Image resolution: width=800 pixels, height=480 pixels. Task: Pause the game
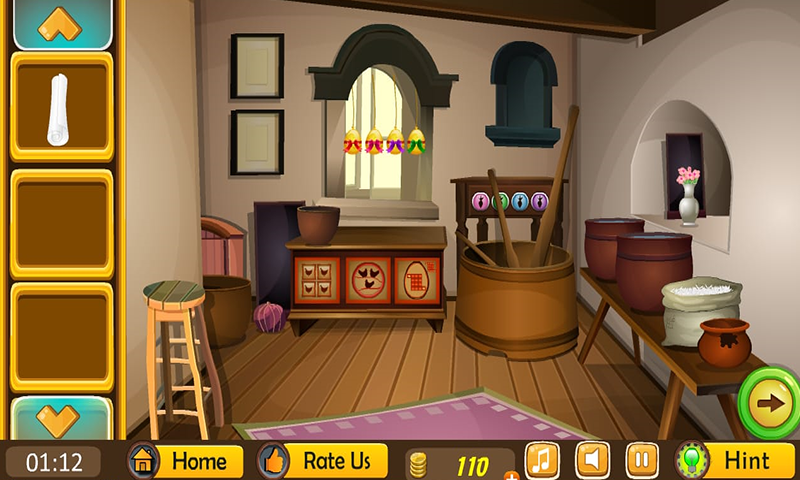tap(642, 460)
